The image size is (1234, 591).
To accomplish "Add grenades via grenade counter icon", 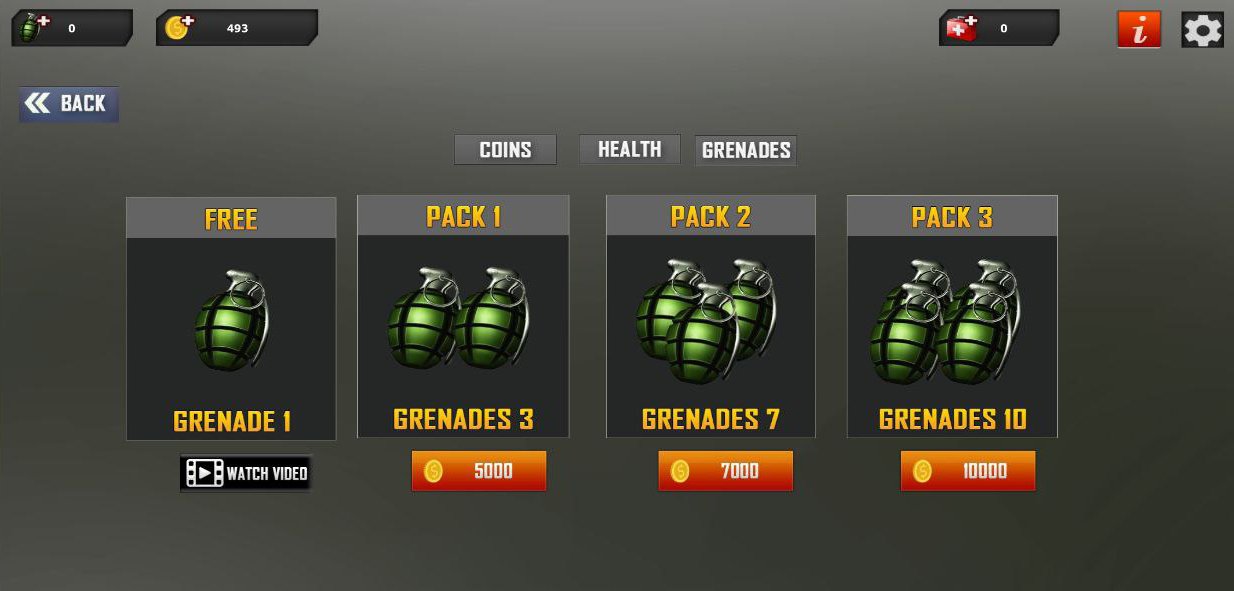I will pyautogui.click(x=33, y=28).
